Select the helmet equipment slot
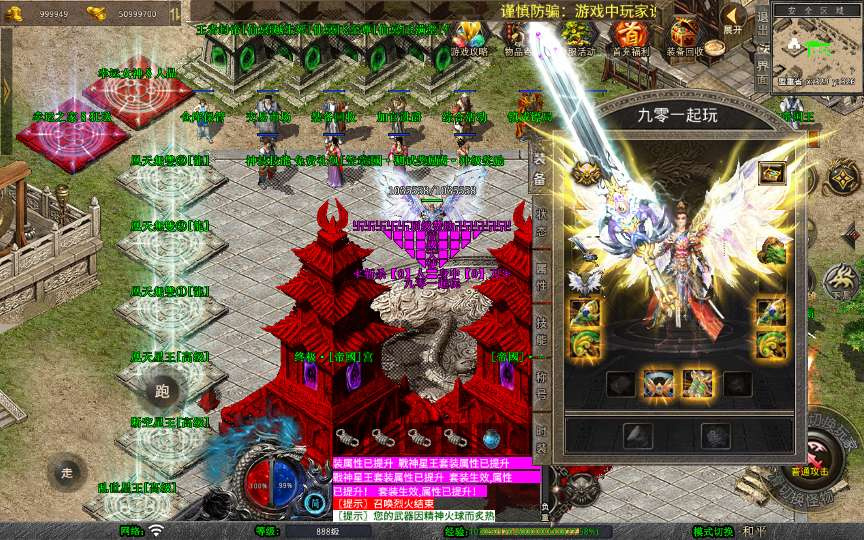 586,173
